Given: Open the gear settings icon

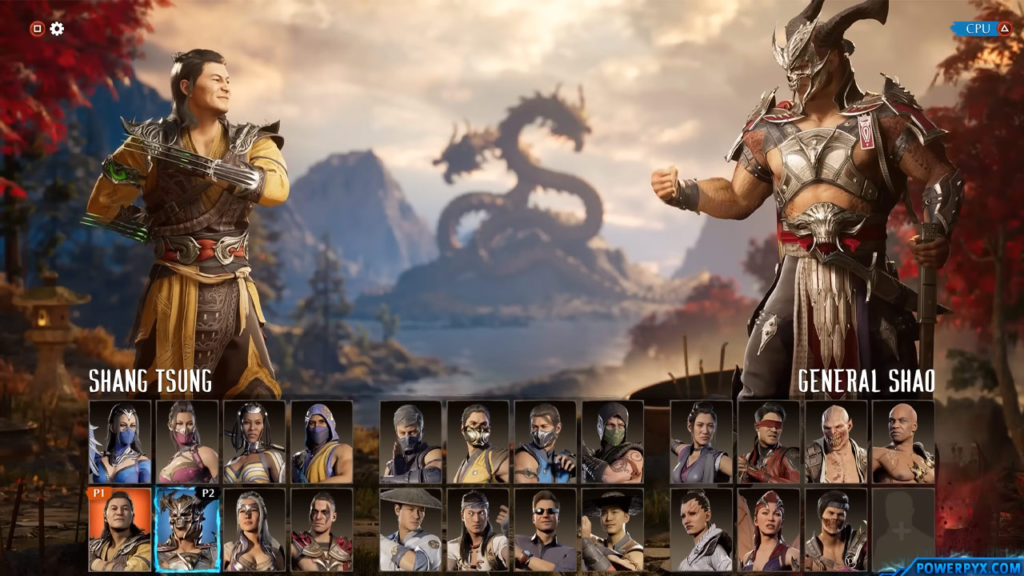Looking at the screenshot, I should (57, 28).
